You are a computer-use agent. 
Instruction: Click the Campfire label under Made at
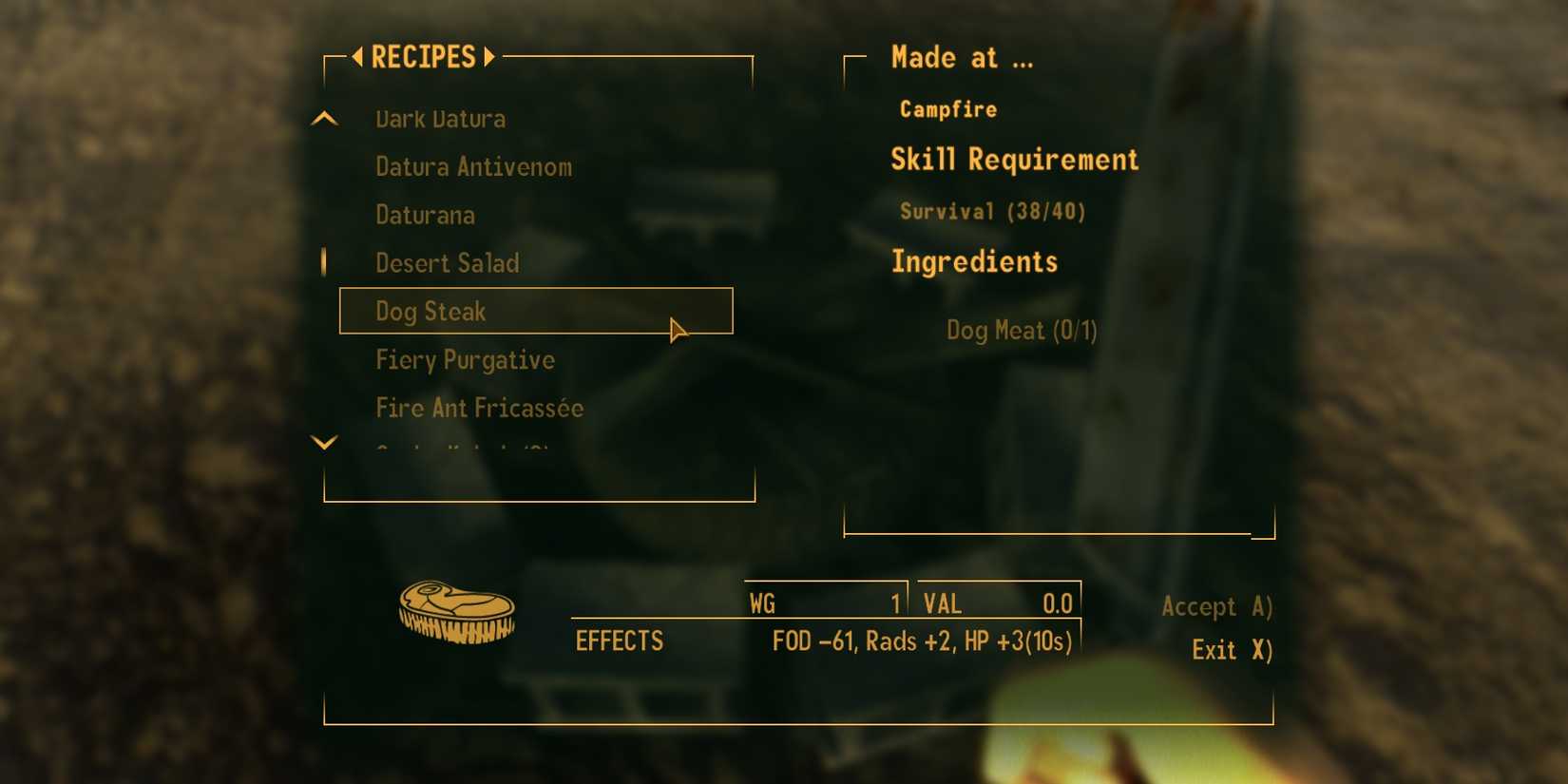947,109
